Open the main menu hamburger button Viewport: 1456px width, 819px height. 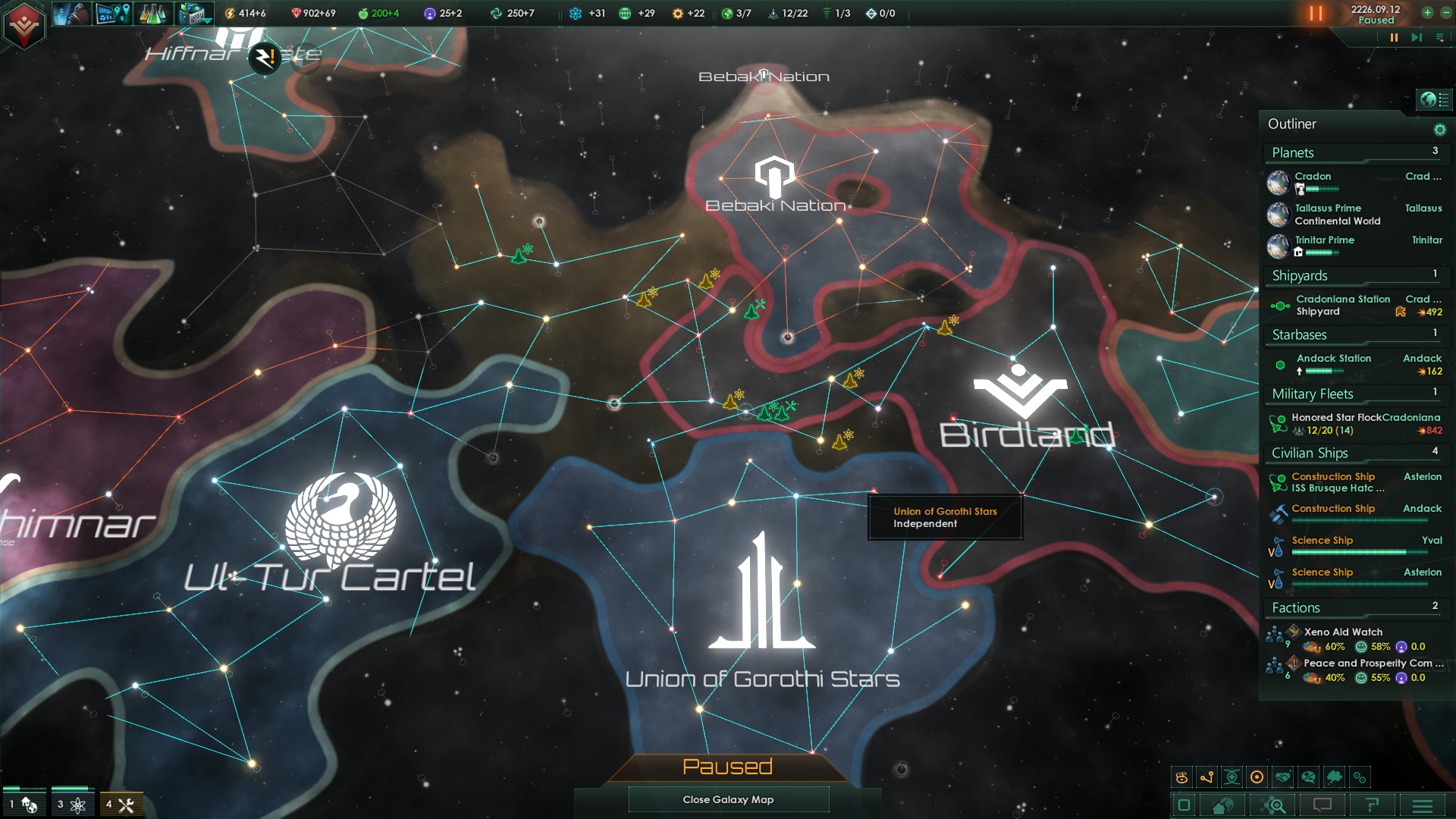[x=1423, y=805]
